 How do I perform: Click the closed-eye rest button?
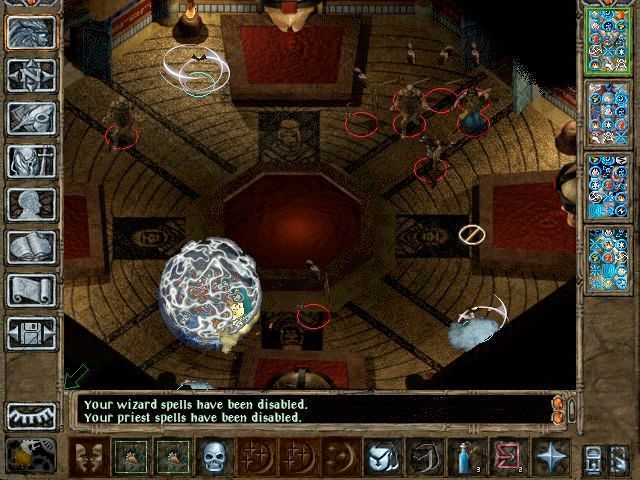32,416
